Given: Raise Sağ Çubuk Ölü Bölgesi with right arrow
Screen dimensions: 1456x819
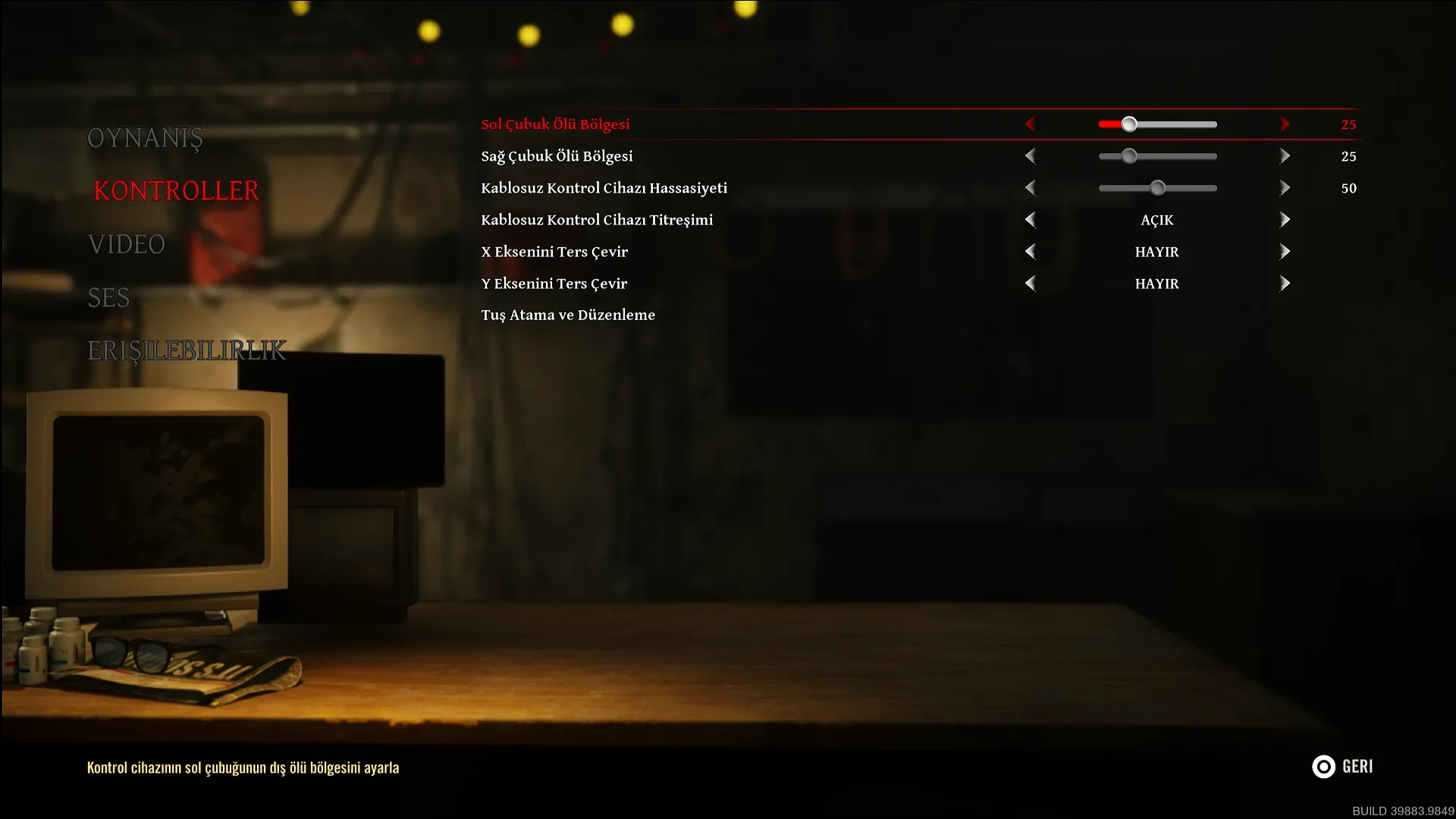Looking at the screenshot, I should click(x=1285, y=156).
